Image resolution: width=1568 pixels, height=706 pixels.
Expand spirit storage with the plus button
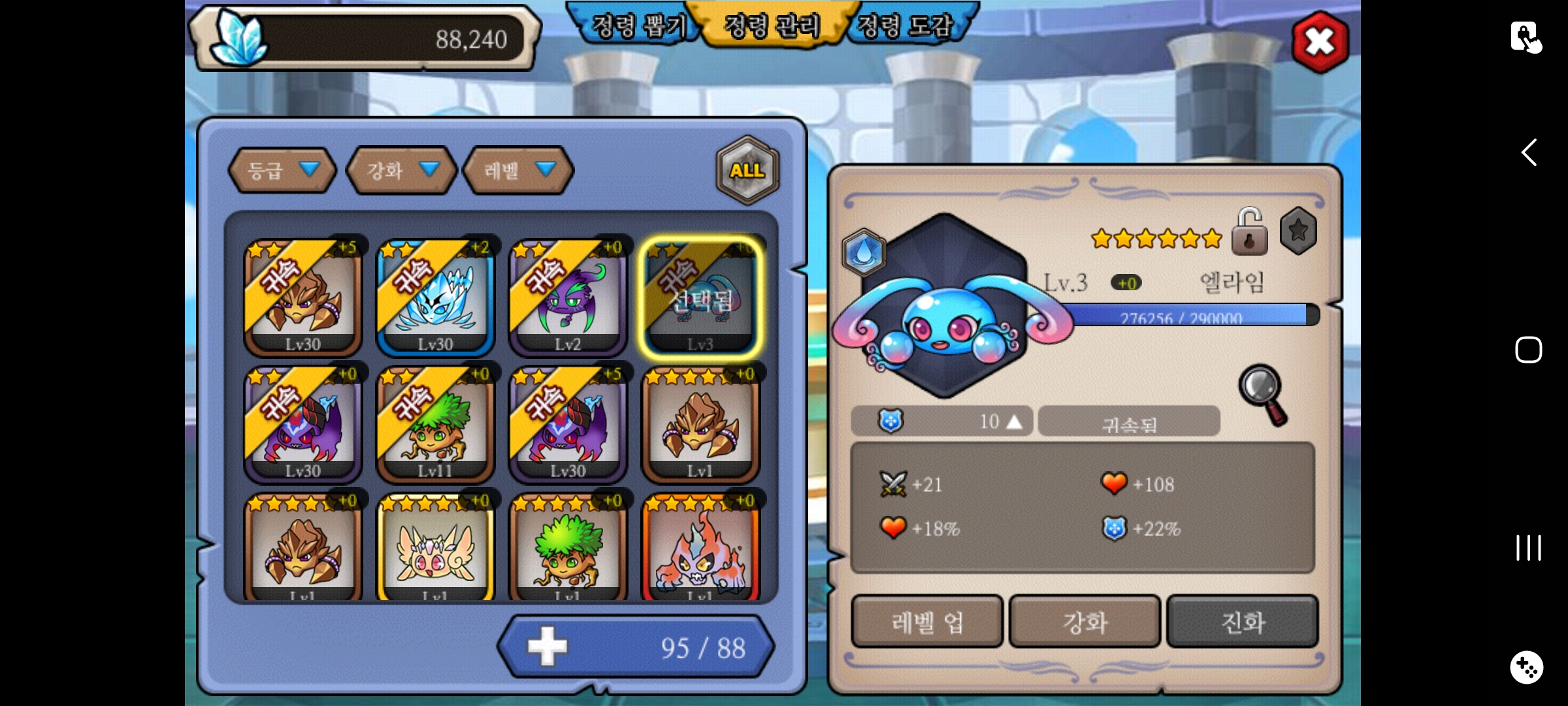point(547,647)
